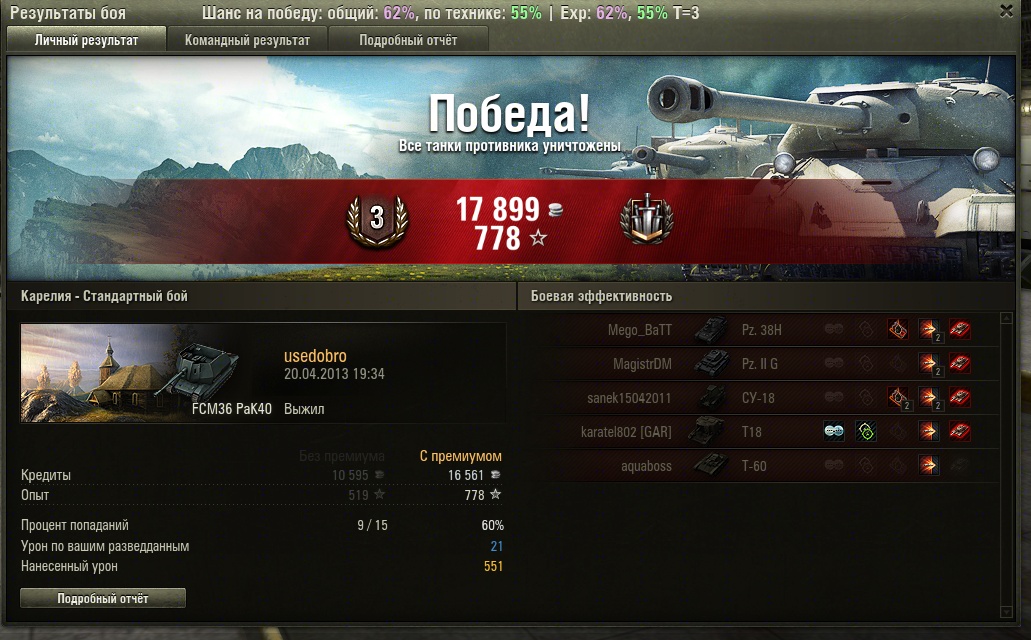Switch to the Личный результат tab
The height and width of the screenshot is (640, 1031).
86,40
